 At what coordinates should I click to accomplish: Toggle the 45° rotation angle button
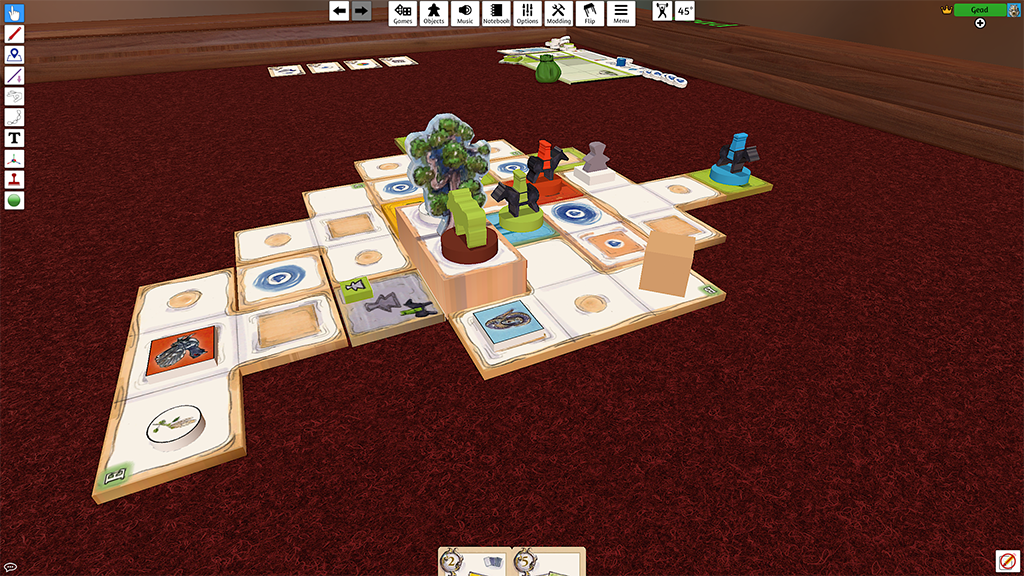click(x=685, y=11)
